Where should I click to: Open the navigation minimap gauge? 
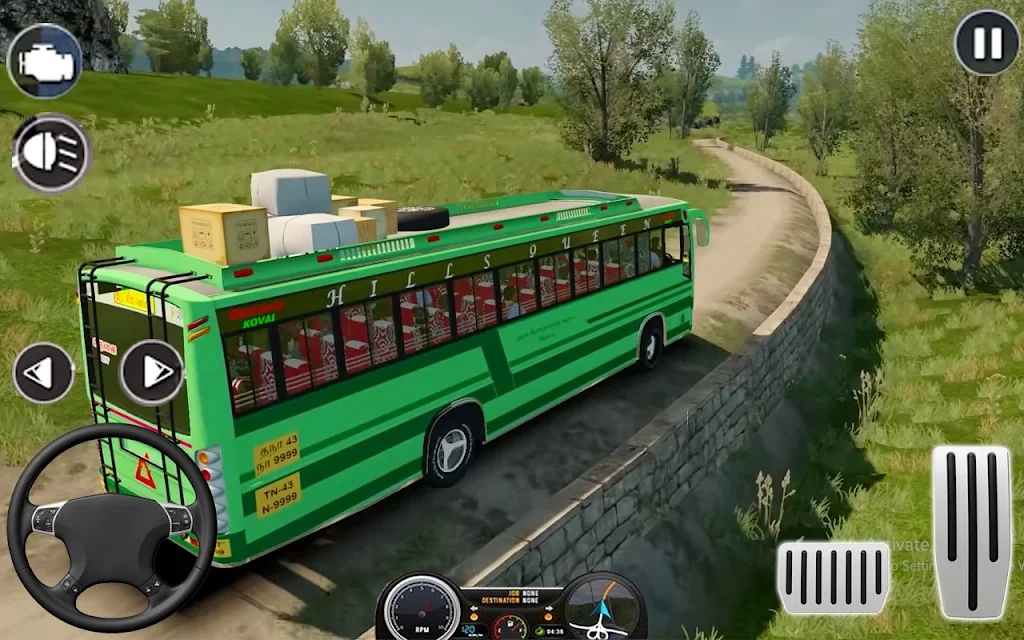click(604, 606)
